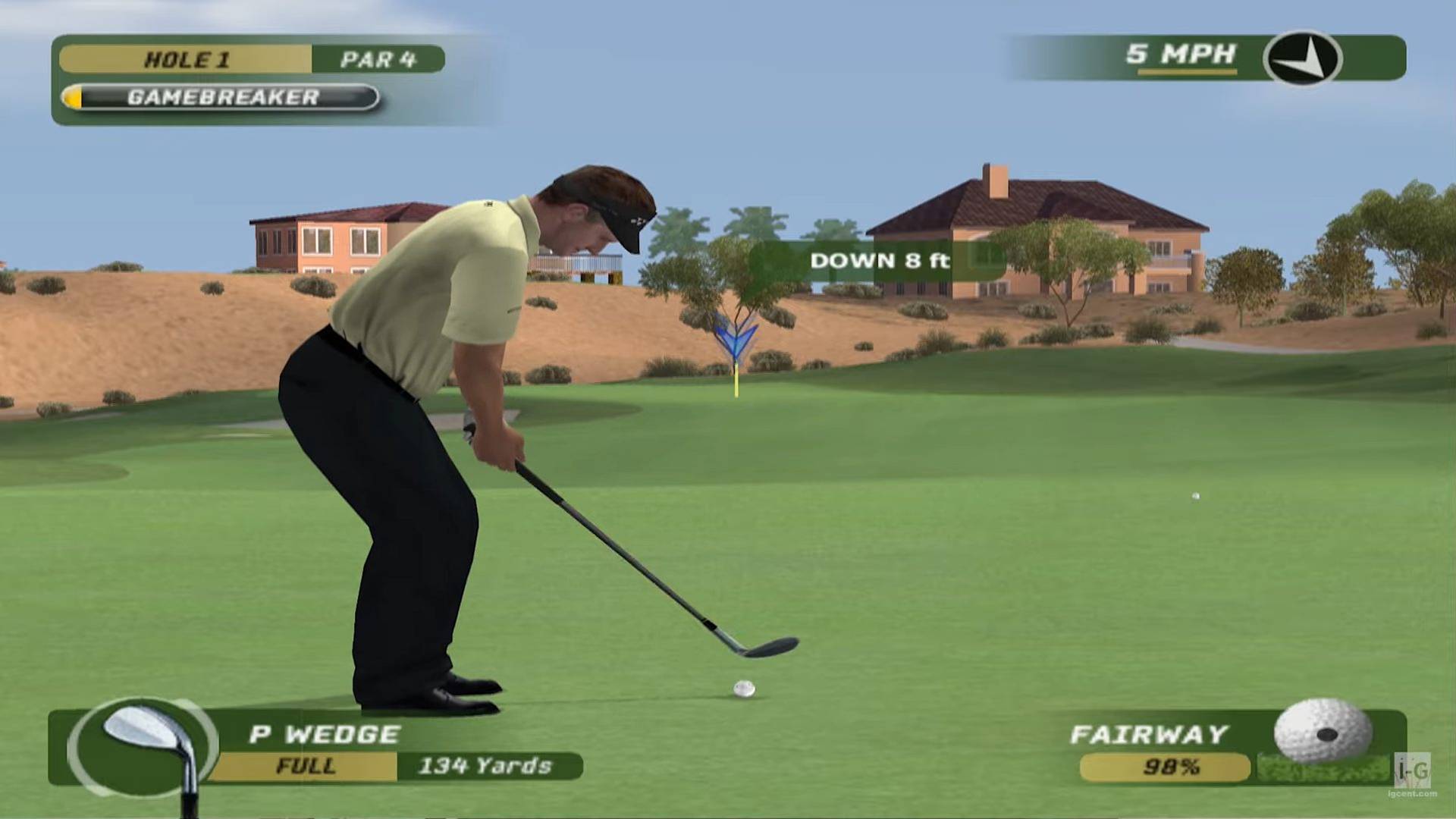Click the blue aiming arrow marker
The image size is (1456, 819).
pos(735,337)
